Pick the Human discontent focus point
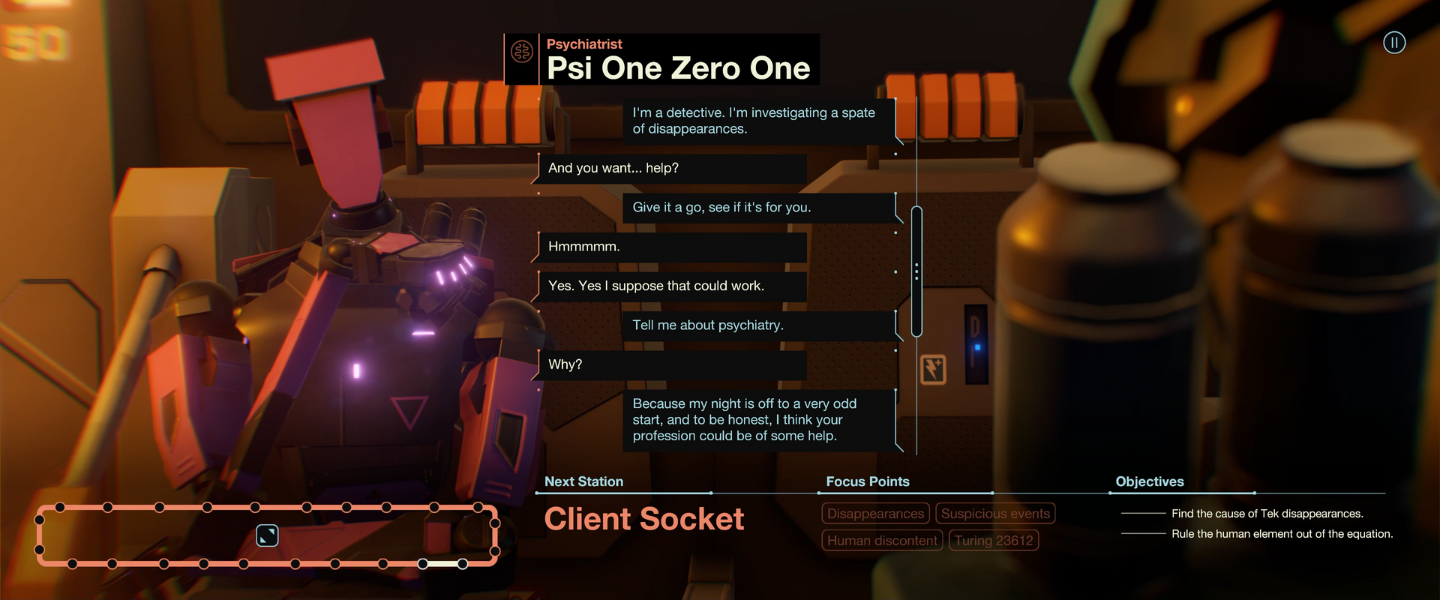Screen dimensions: 1440x600 pyautogui.click(x=883, y=541)
